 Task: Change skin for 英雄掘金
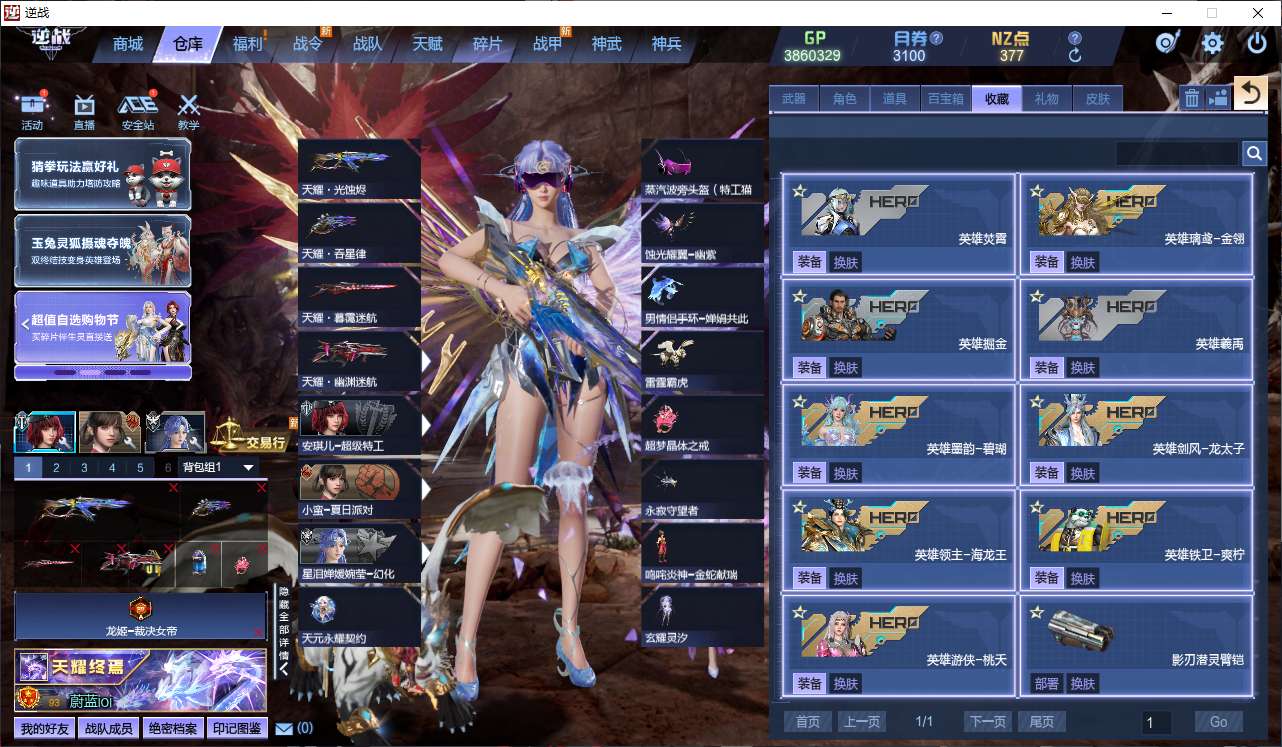tap(846, 368)
